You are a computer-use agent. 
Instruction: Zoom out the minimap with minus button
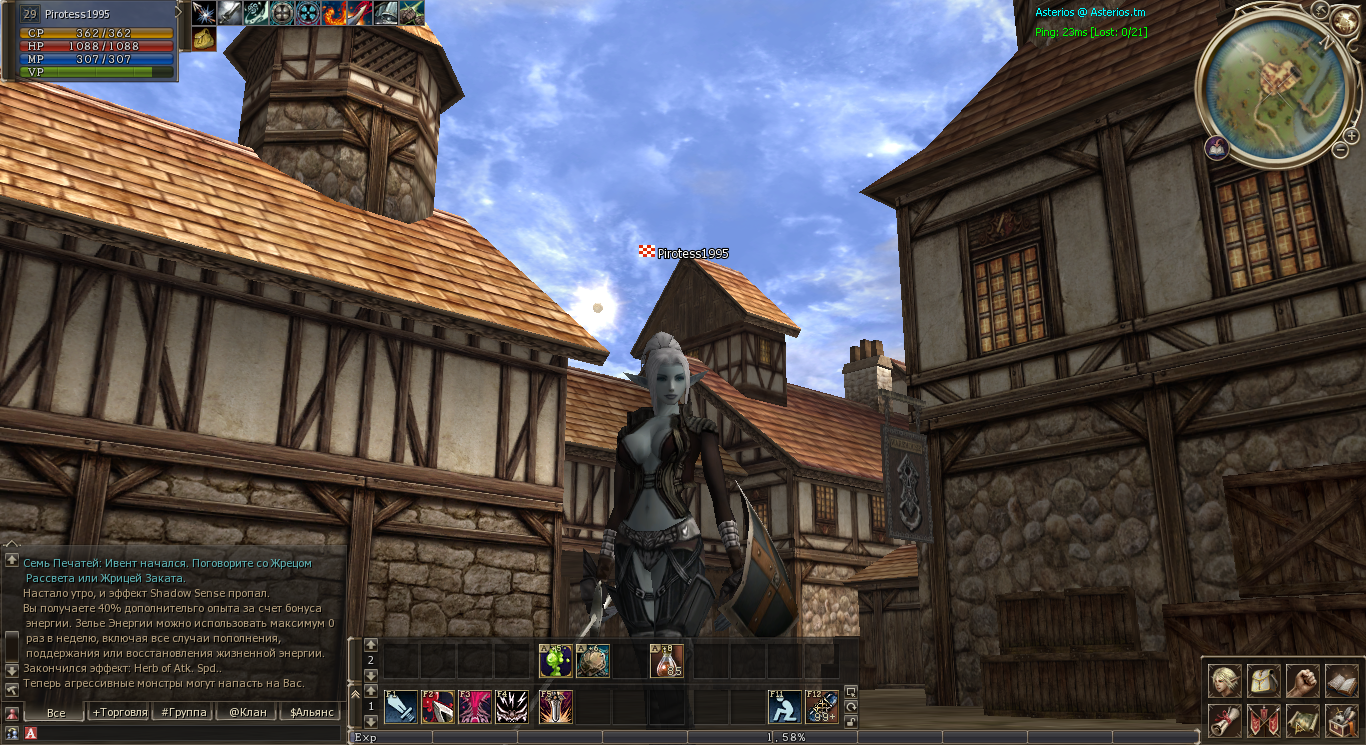point(1340,150)
